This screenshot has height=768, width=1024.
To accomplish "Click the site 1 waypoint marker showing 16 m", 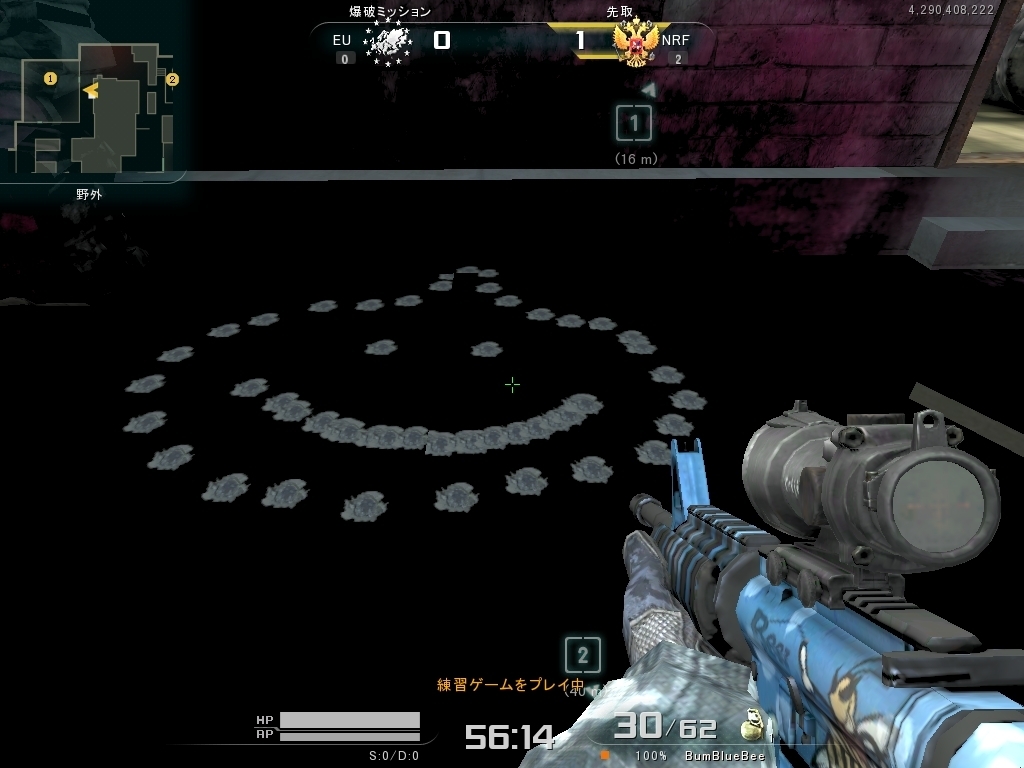I will click(634, 124).
